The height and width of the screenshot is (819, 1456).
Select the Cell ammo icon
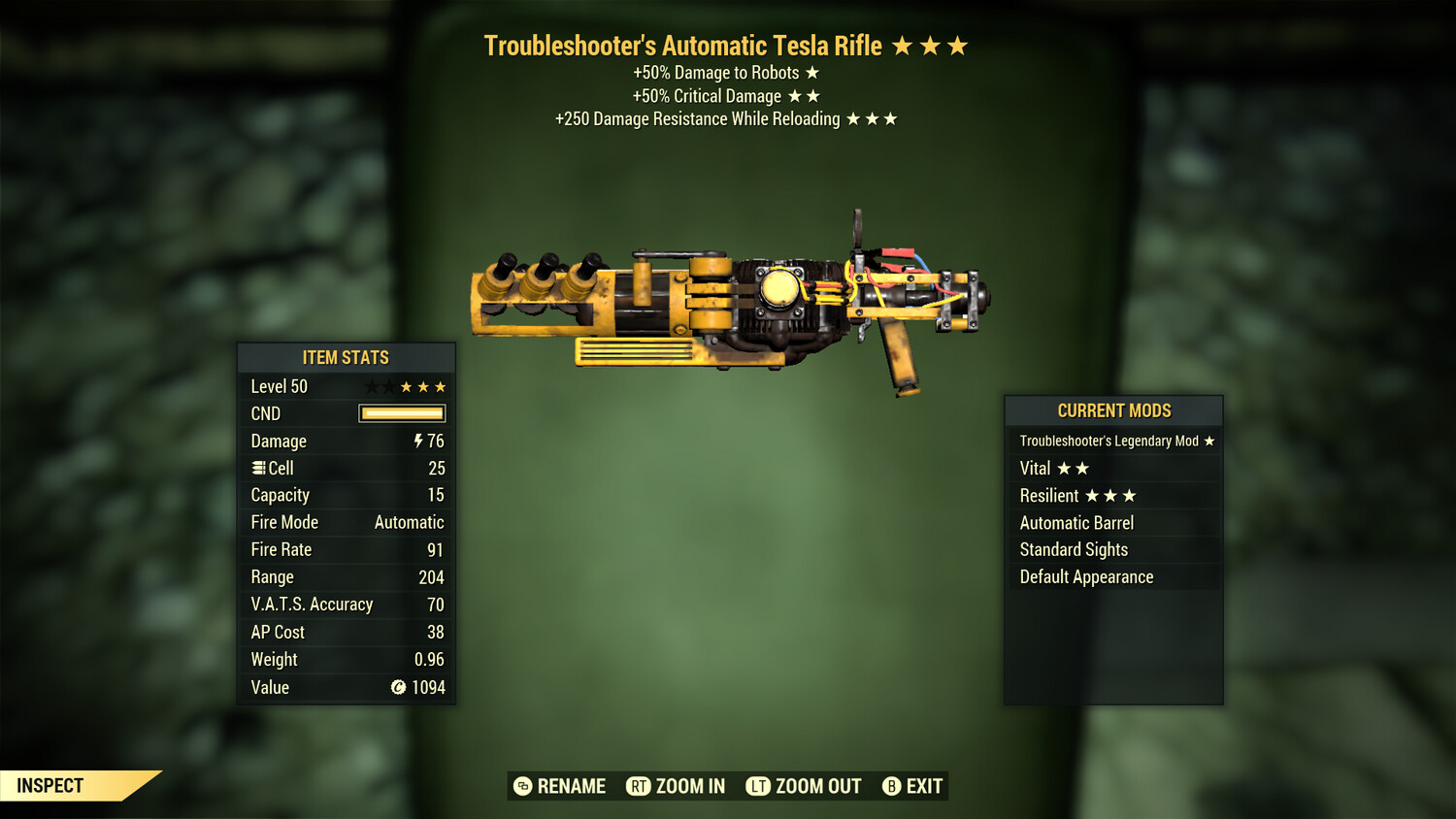click(x=257, y=468)
